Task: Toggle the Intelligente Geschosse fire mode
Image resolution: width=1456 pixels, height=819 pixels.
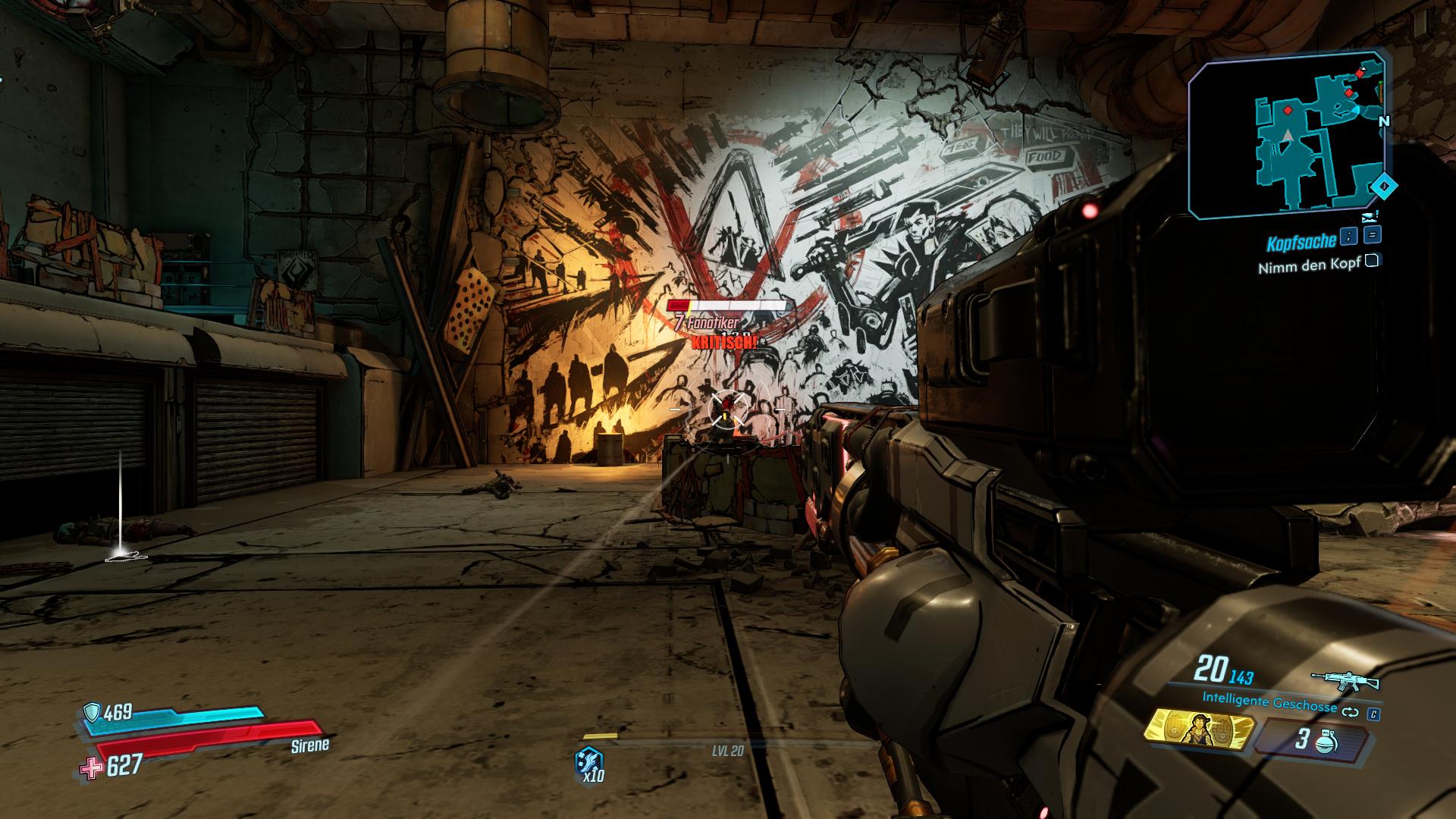Action: tap(1350, 713)
